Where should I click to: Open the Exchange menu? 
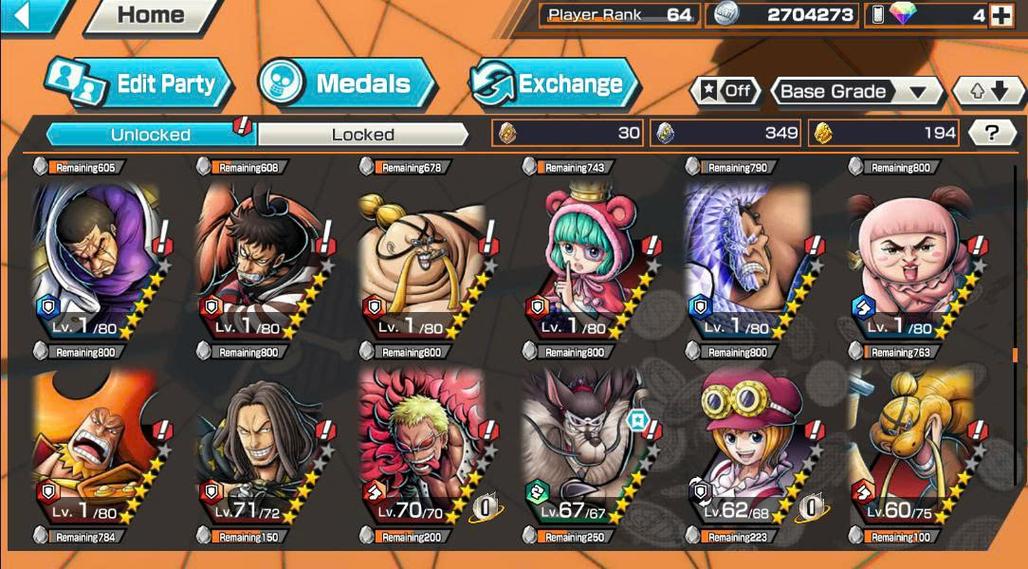(554, 84)
